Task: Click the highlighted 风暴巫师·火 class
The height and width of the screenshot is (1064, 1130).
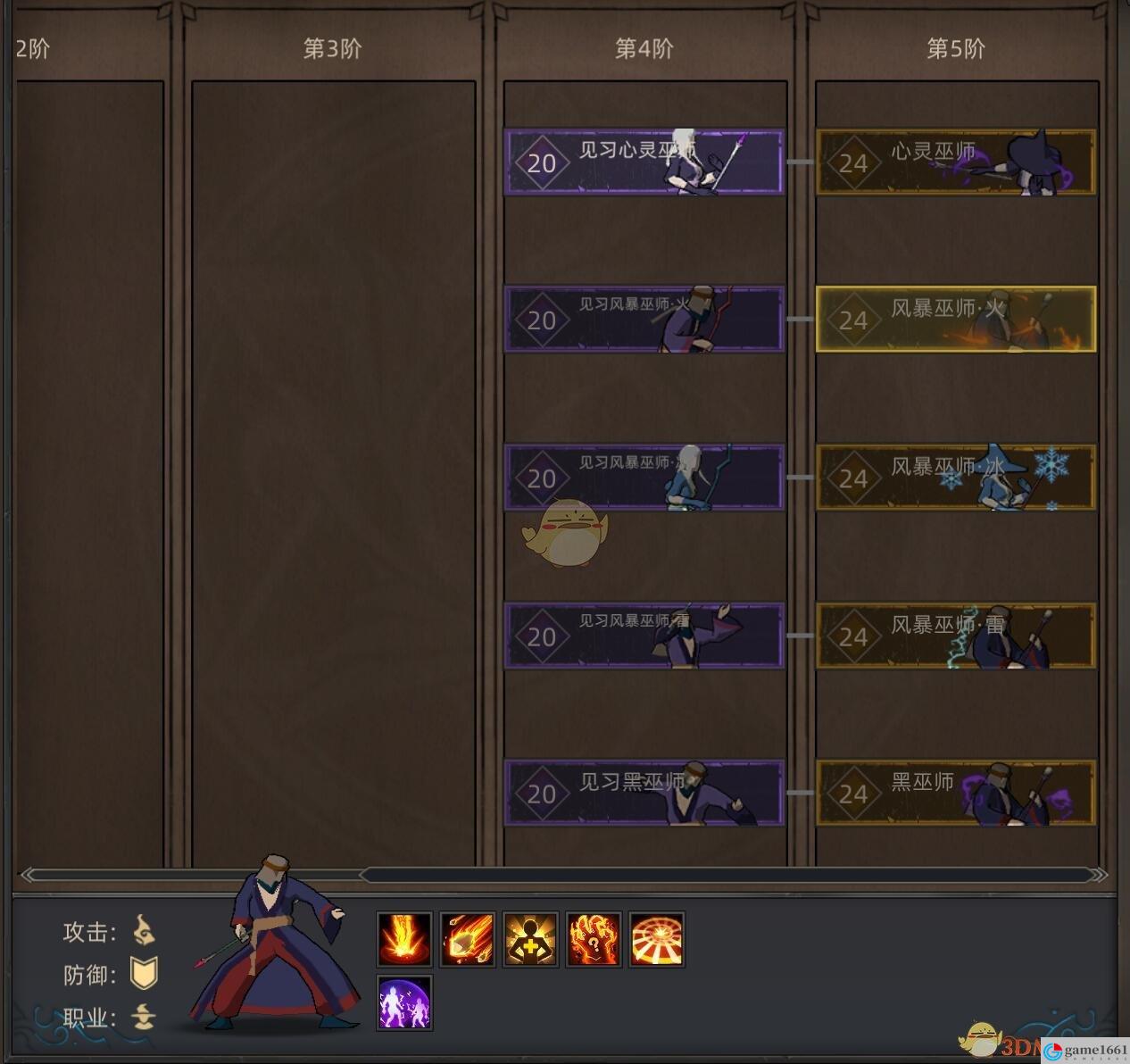Action: click(x=955, y=320)
